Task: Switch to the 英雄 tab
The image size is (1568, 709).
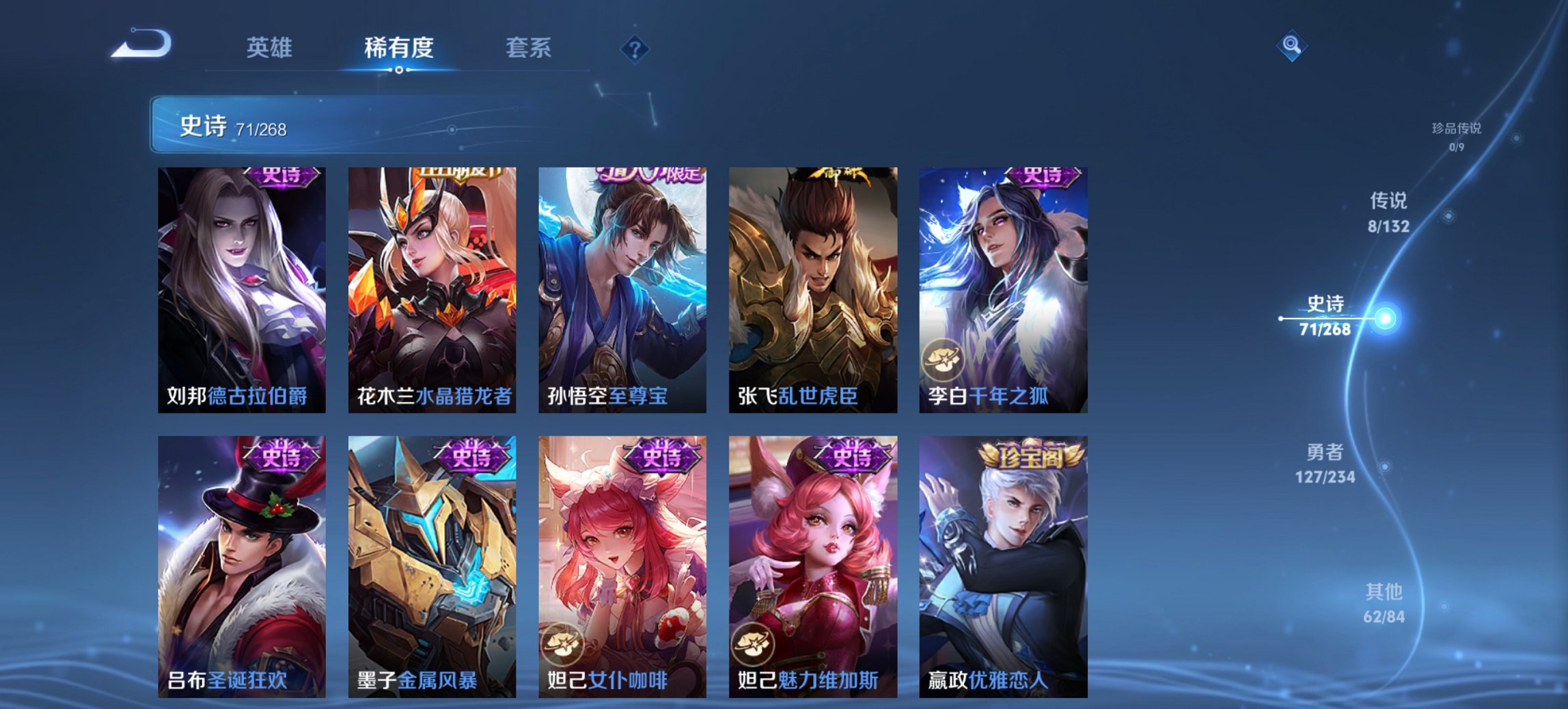Action: click(x=271, y=48)
